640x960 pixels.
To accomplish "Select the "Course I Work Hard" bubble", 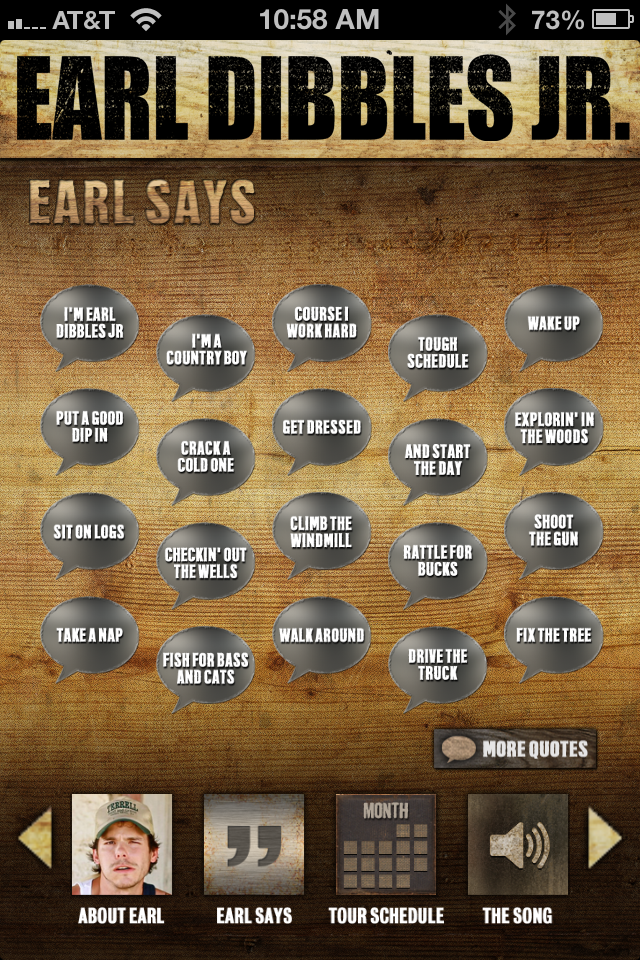I will pyautogui.click(x=322, y=323).
